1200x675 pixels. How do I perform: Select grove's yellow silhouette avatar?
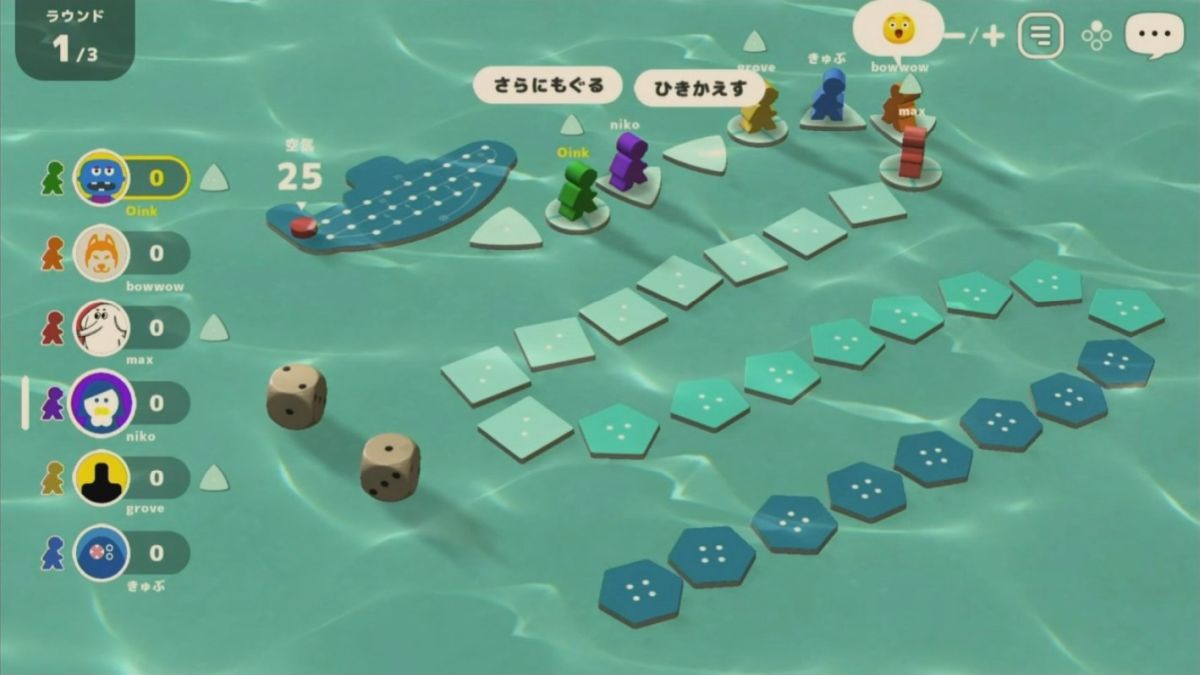(x=101, y=477)
